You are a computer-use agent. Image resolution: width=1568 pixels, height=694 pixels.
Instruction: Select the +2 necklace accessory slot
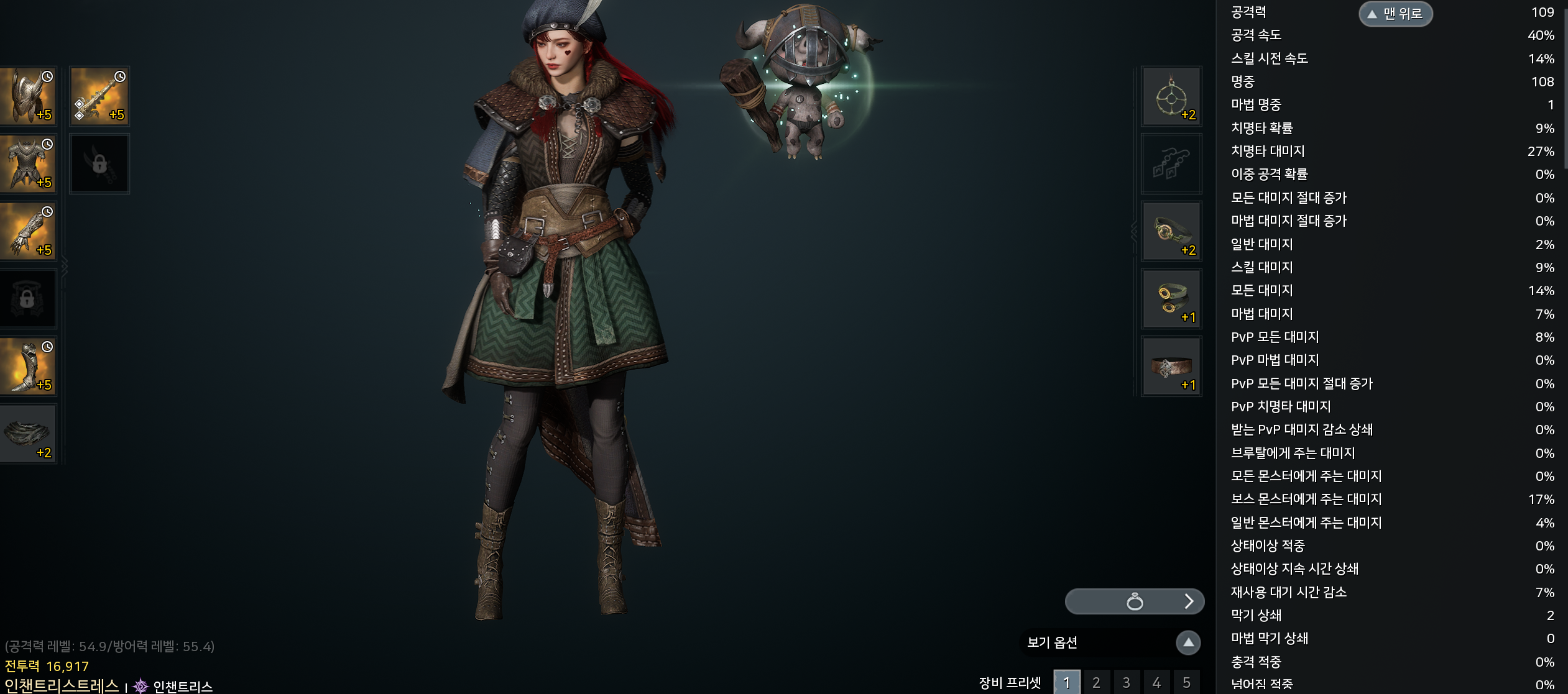coord(1171,96)
